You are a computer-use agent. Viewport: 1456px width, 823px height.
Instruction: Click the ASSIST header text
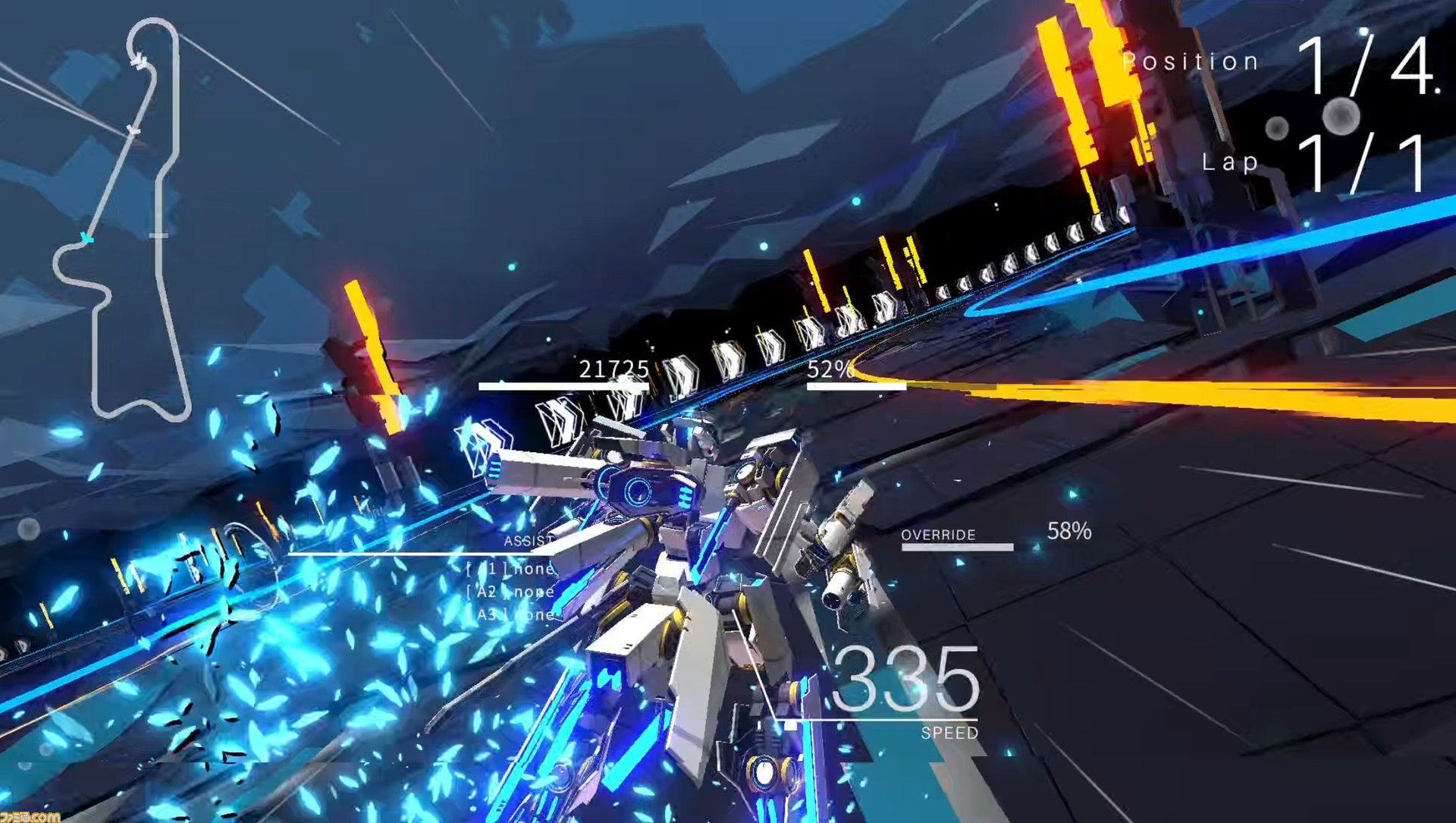coord(529,540)
